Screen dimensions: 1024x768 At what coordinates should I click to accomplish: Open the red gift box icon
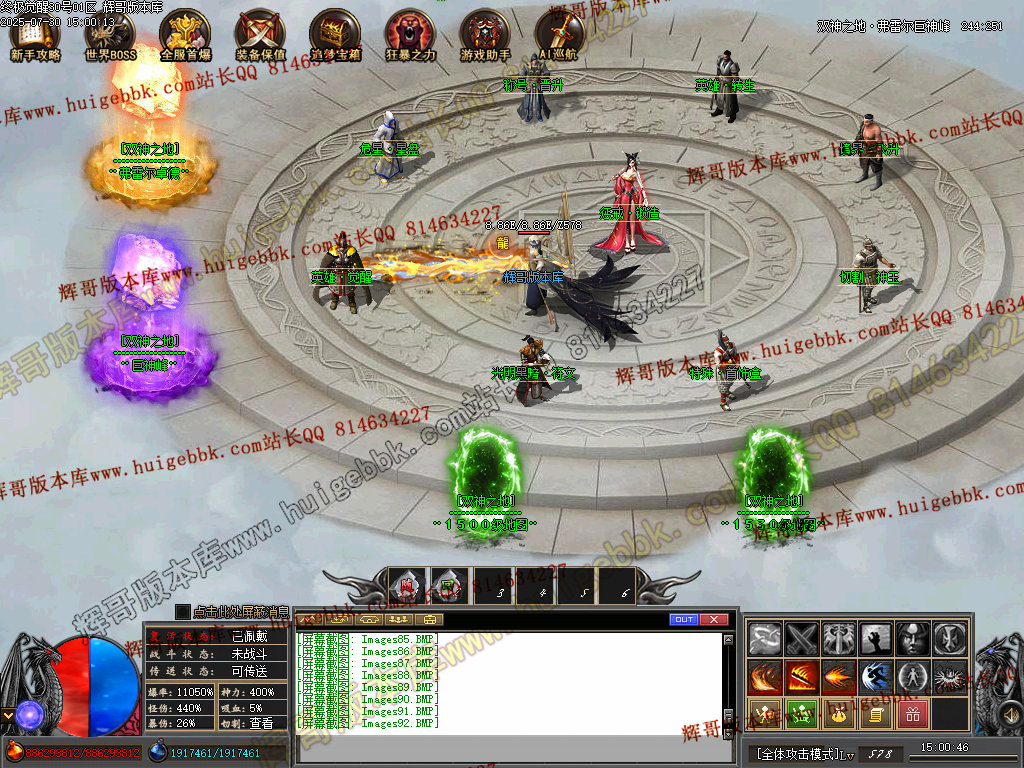coord(912,714)
